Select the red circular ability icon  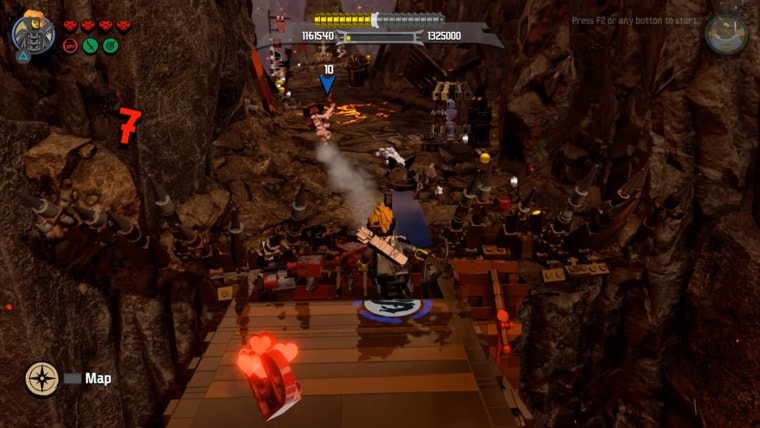click(x=70, y=45)
